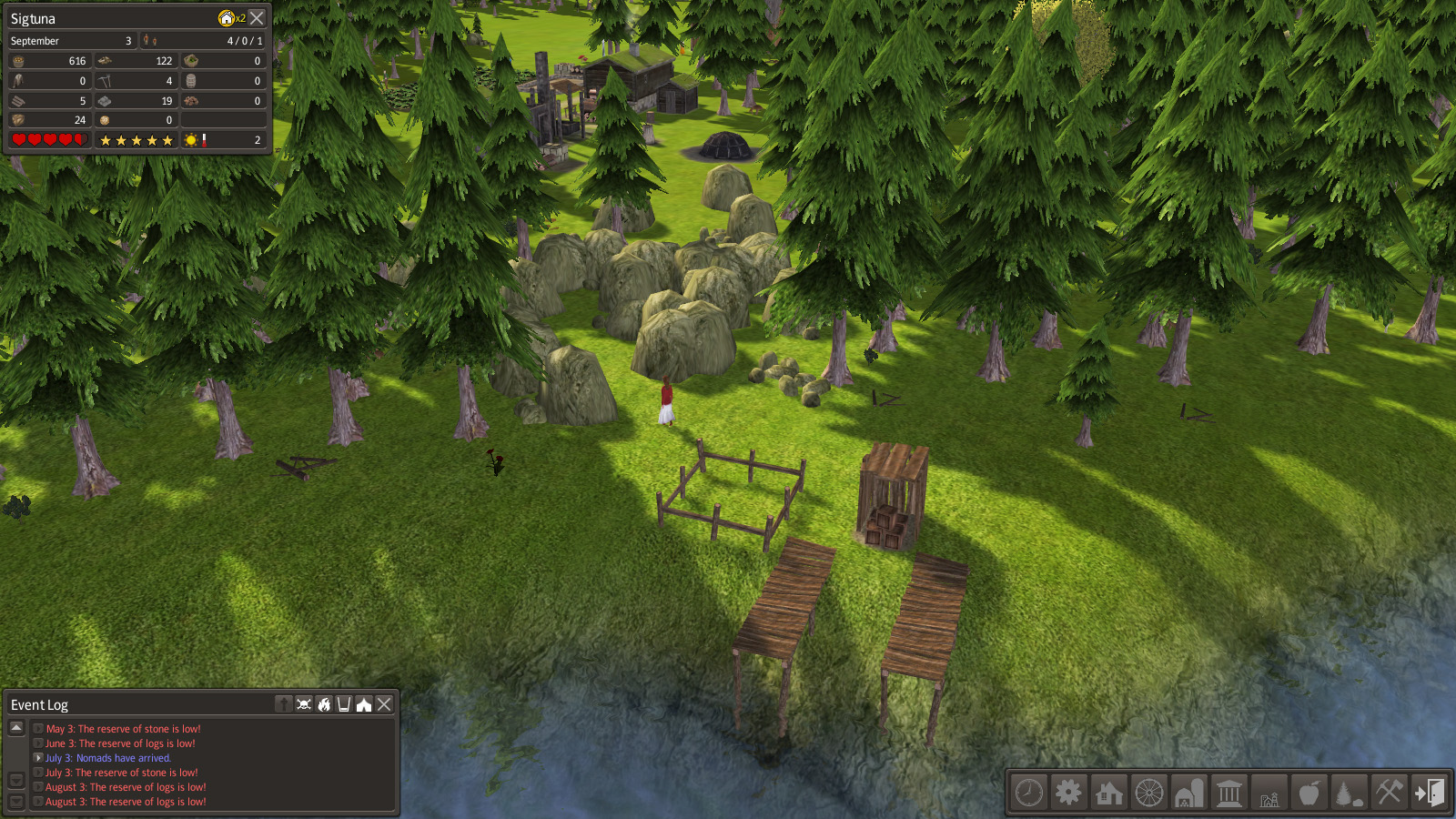The image size is (1456, 819).
Task: Open the tree and rock resource menu
Action: [1349, 793]
